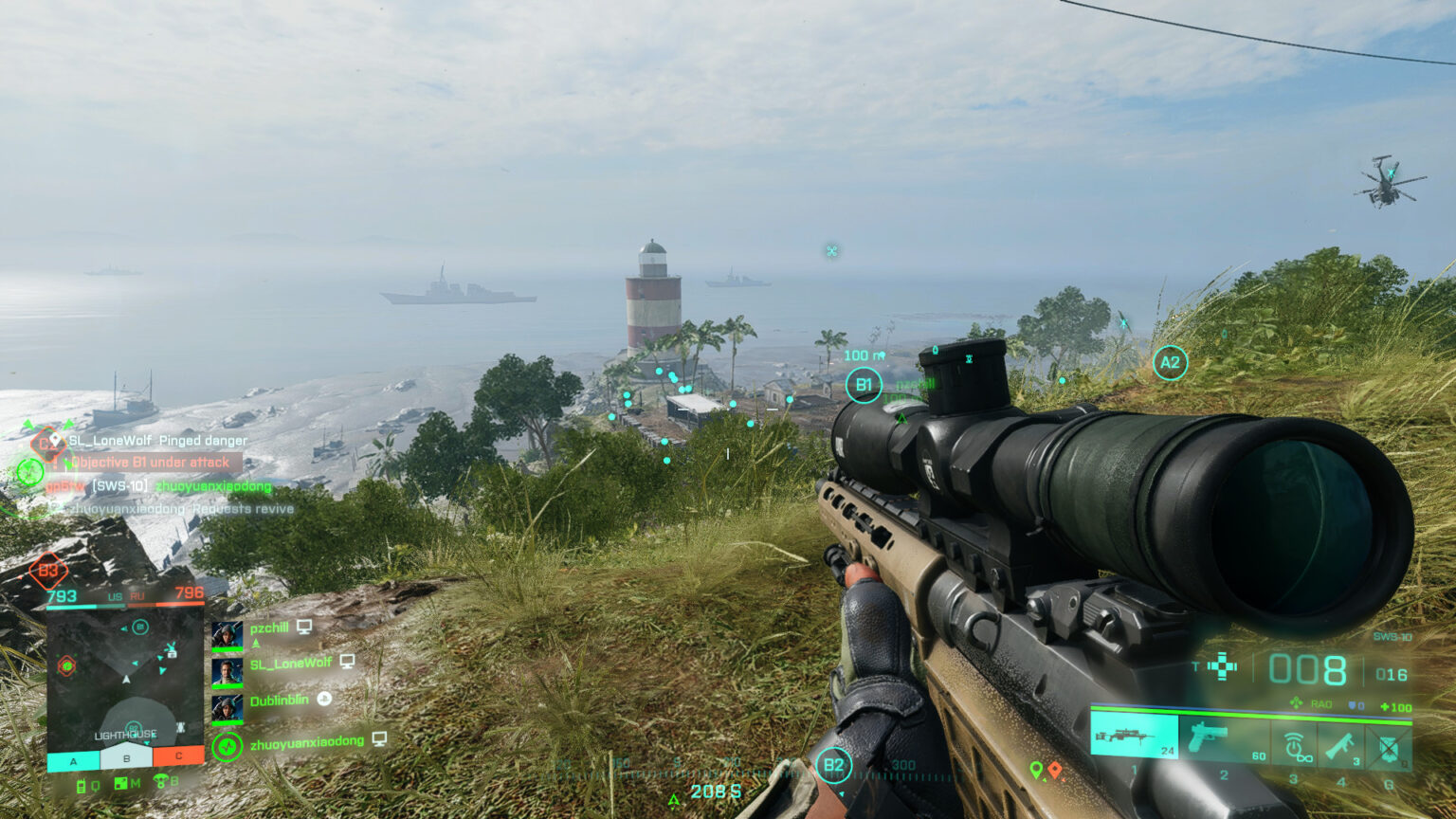Click the green radio commo-rose icon
The height and width of the screenshot is (819, 1456).
click(x=82, y=785)
